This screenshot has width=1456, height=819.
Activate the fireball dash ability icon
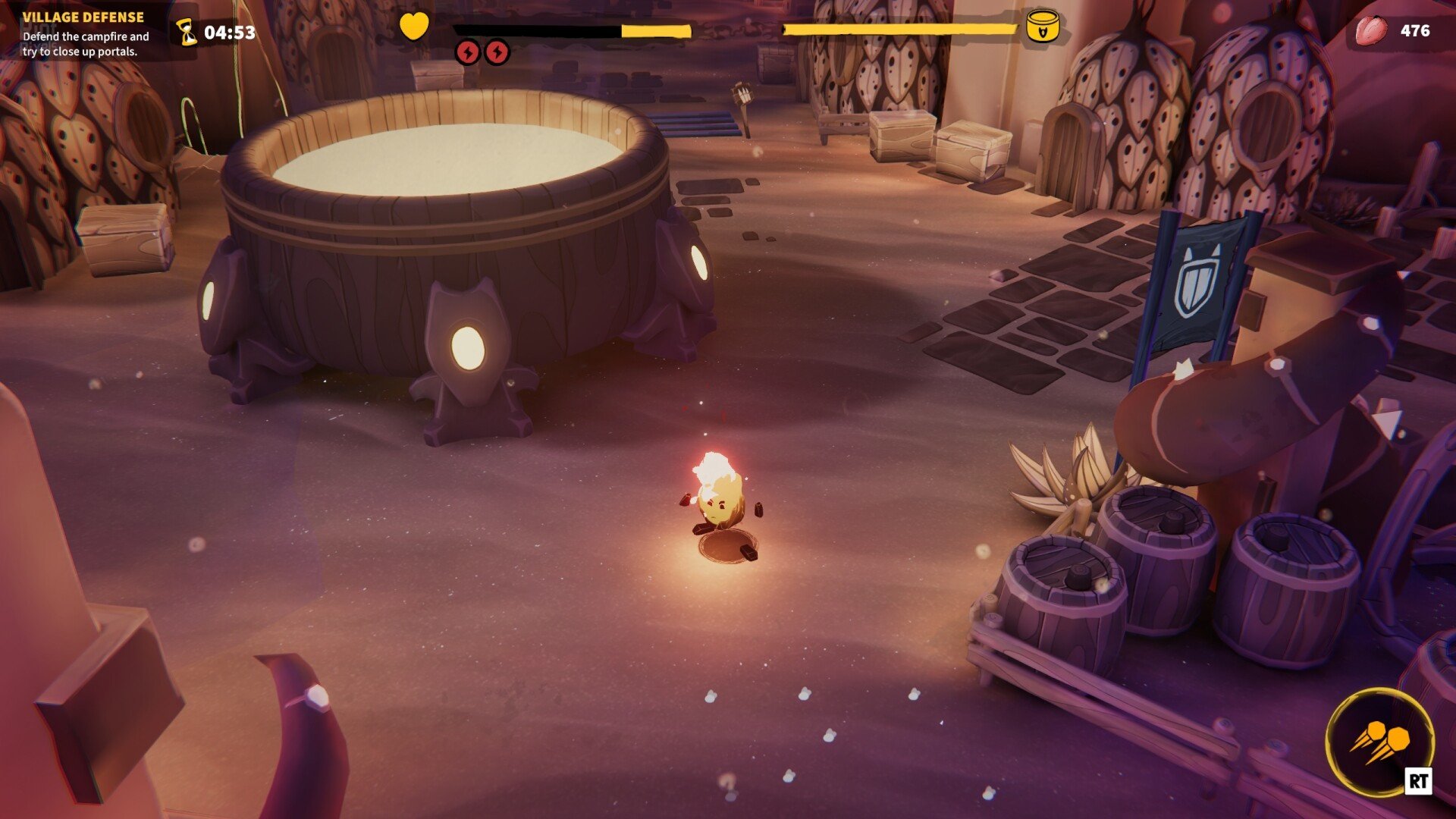click(x=1379, y=741)
